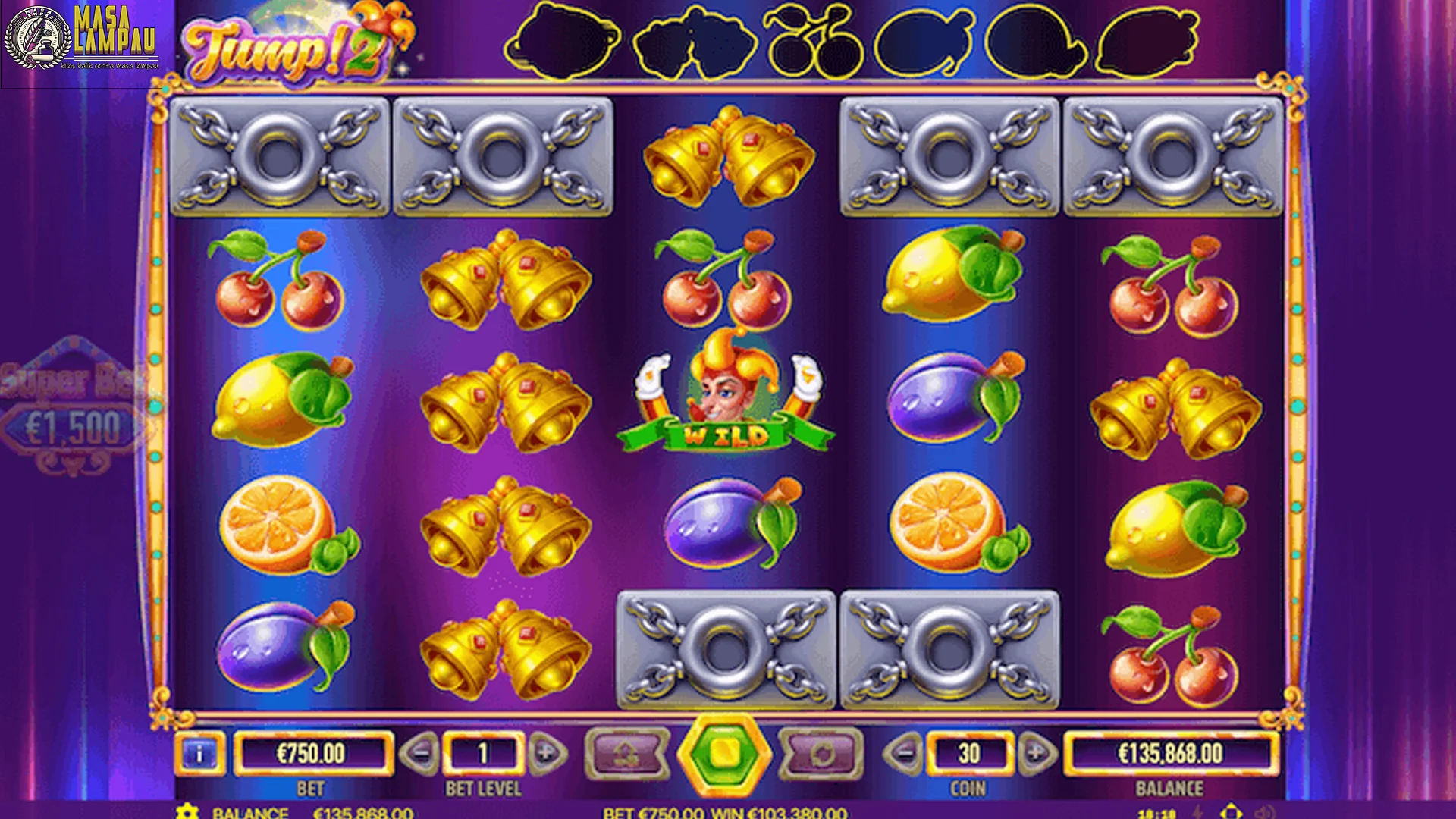The width and height of the screenshot is (1456, 819).
Task: Activate the autoplay button right of spin
Action: (x=822, y=754)
